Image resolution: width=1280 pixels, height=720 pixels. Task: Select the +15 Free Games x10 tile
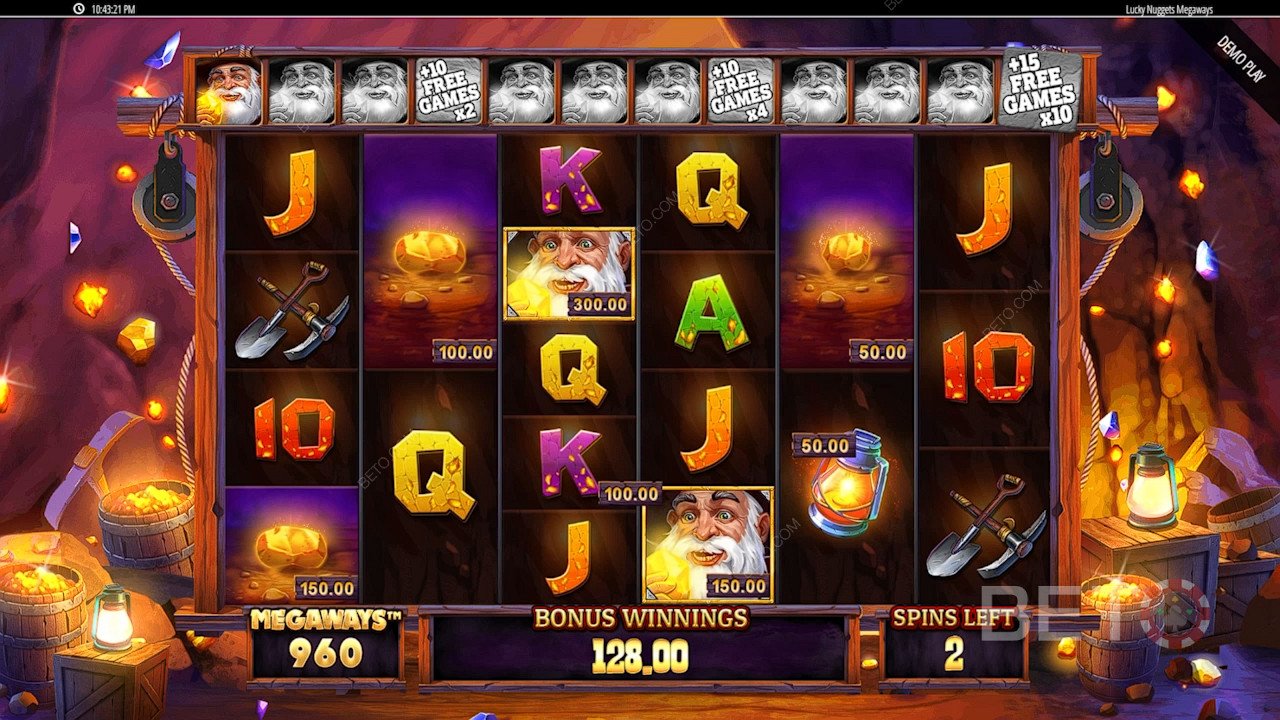[1039, 90]
